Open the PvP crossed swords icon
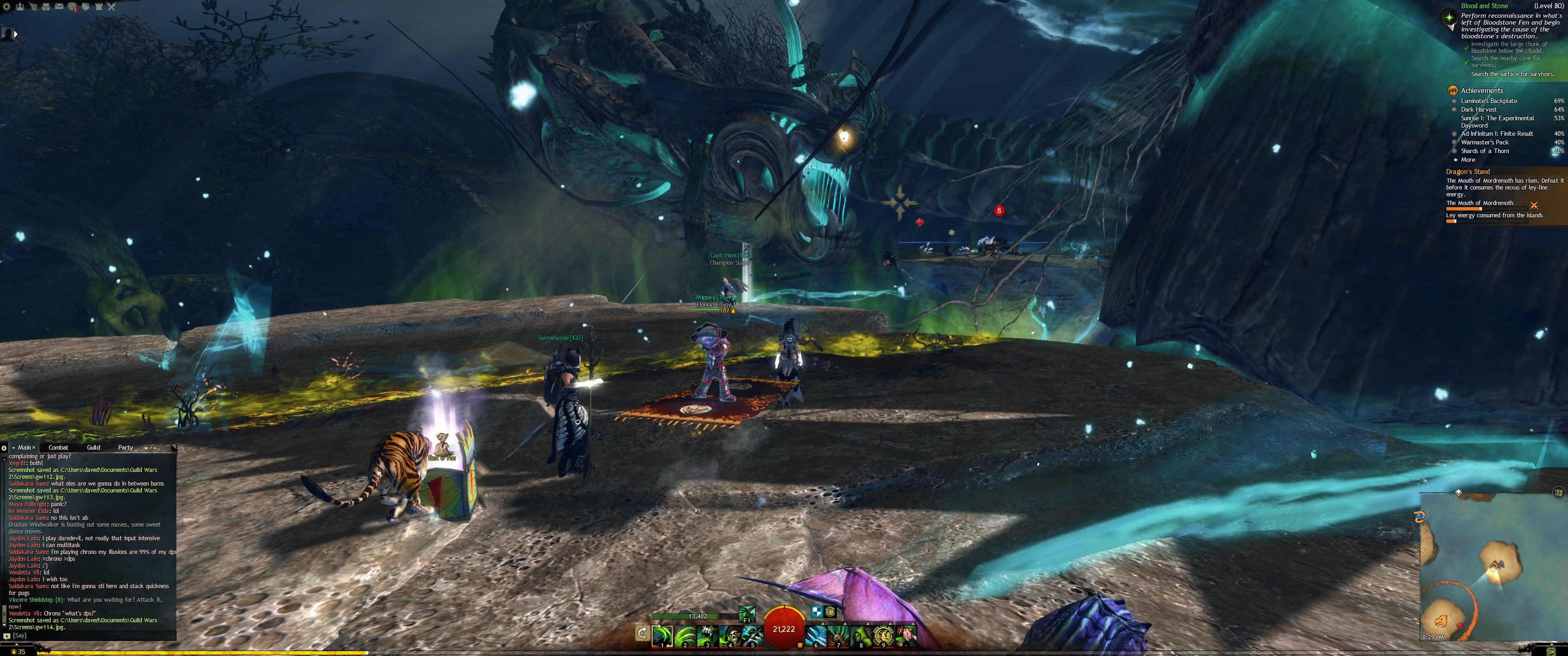Screen dimensions: 1568x656 click(x=111, y=7)
